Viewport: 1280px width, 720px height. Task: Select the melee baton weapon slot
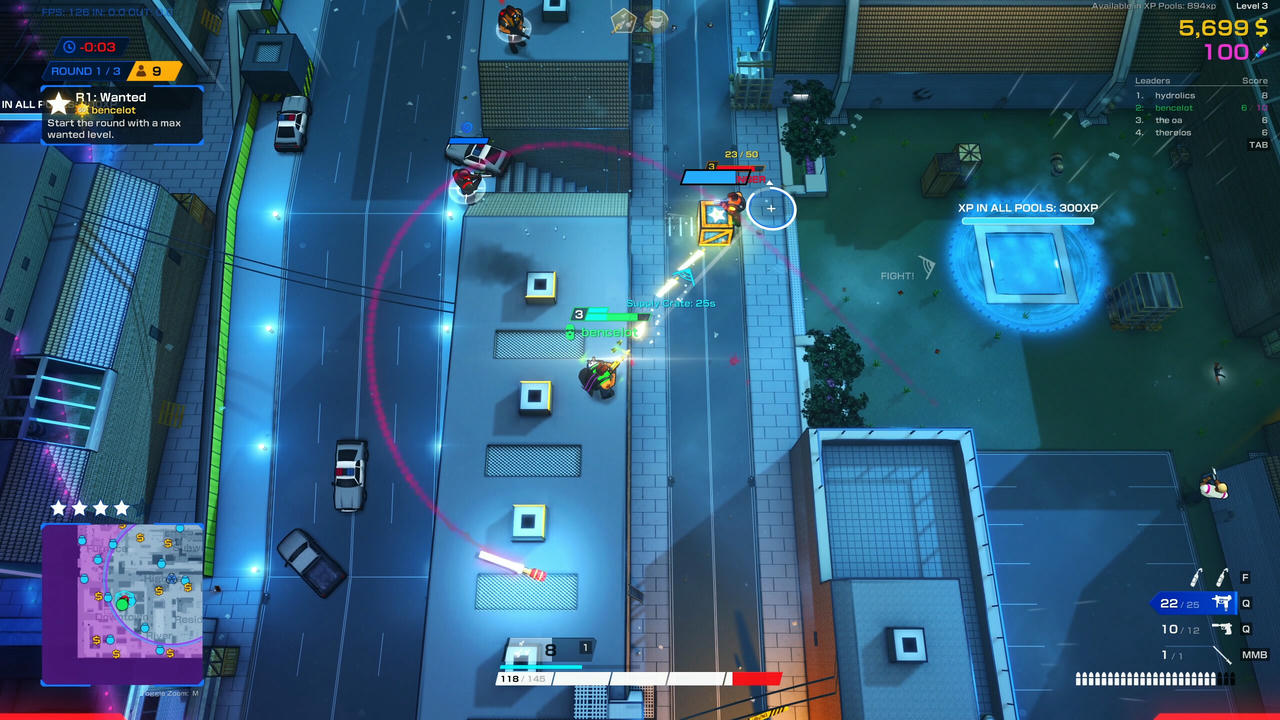(x=1220, y=655)
